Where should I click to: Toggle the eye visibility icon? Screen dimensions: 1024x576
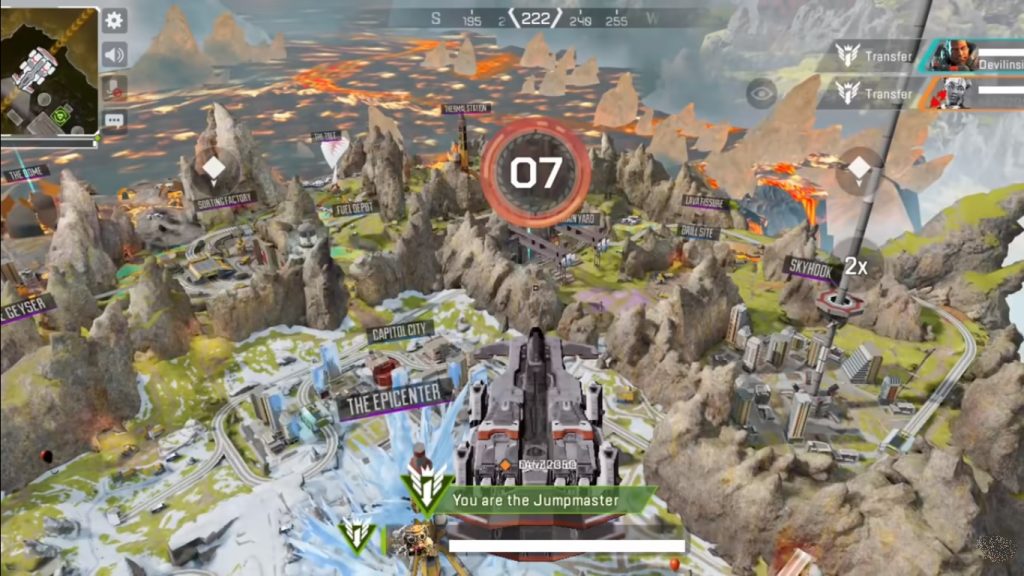tap(762, 93)
